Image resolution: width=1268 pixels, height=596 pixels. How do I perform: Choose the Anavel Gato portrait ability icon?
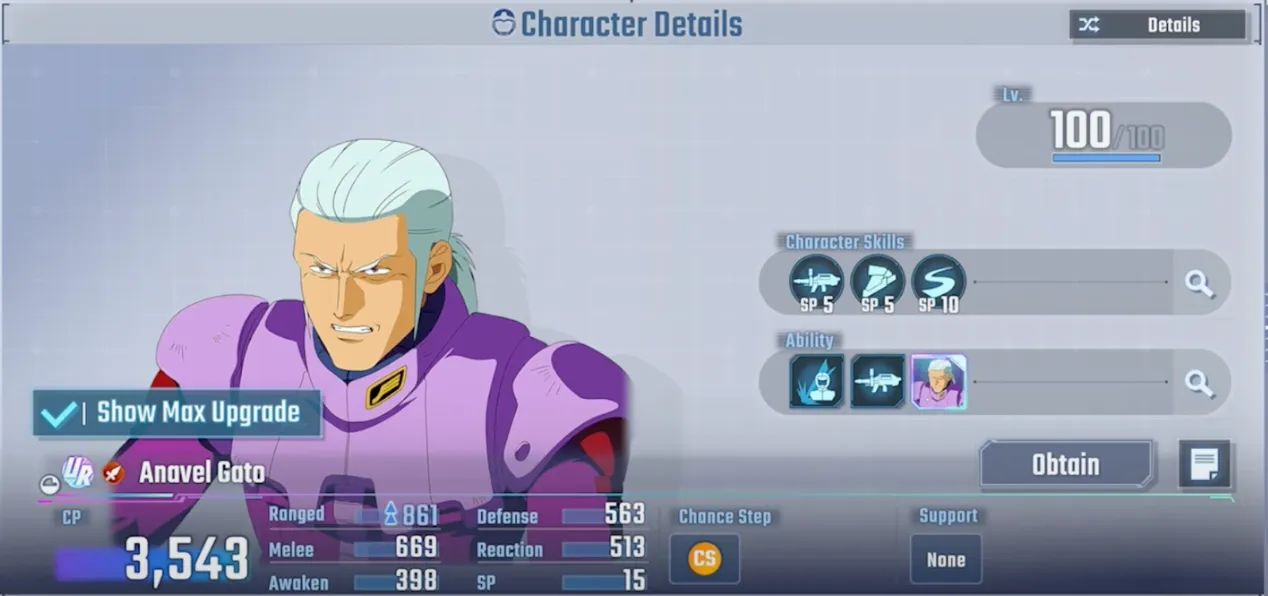[x=938, y=381]
